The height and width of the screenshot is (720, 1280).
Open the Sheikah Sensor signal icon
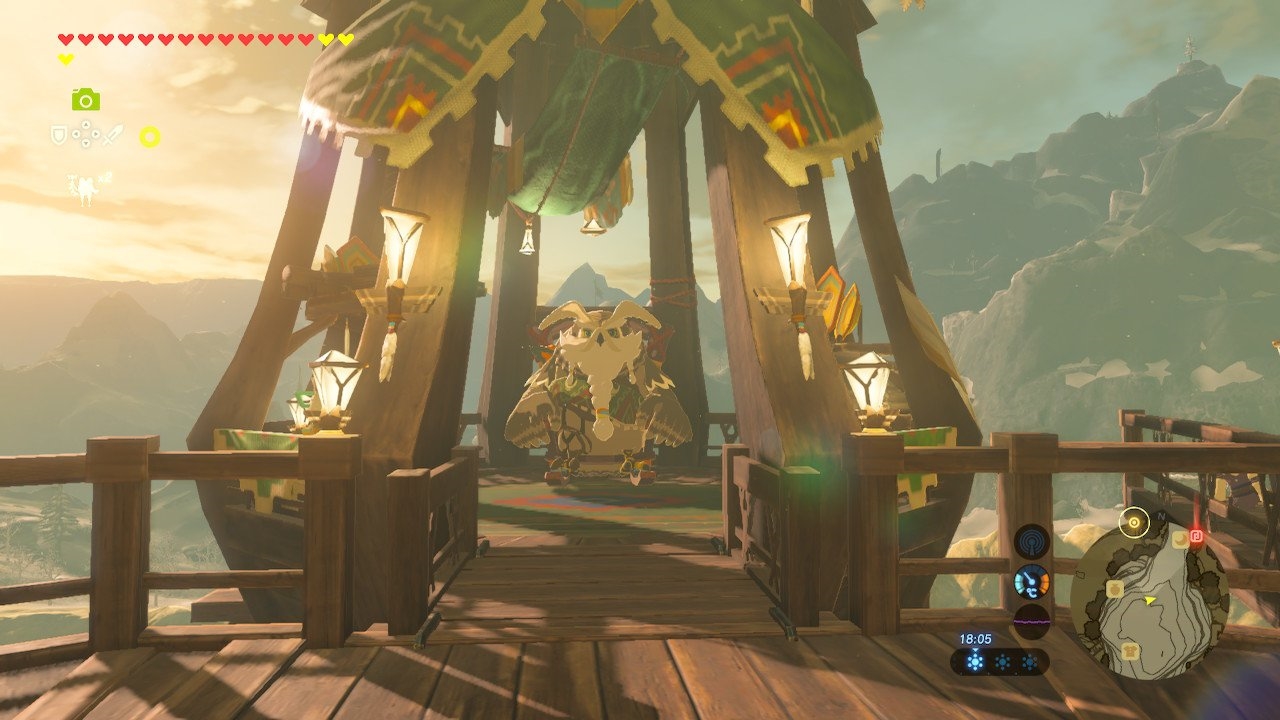tap(1031, 541)
